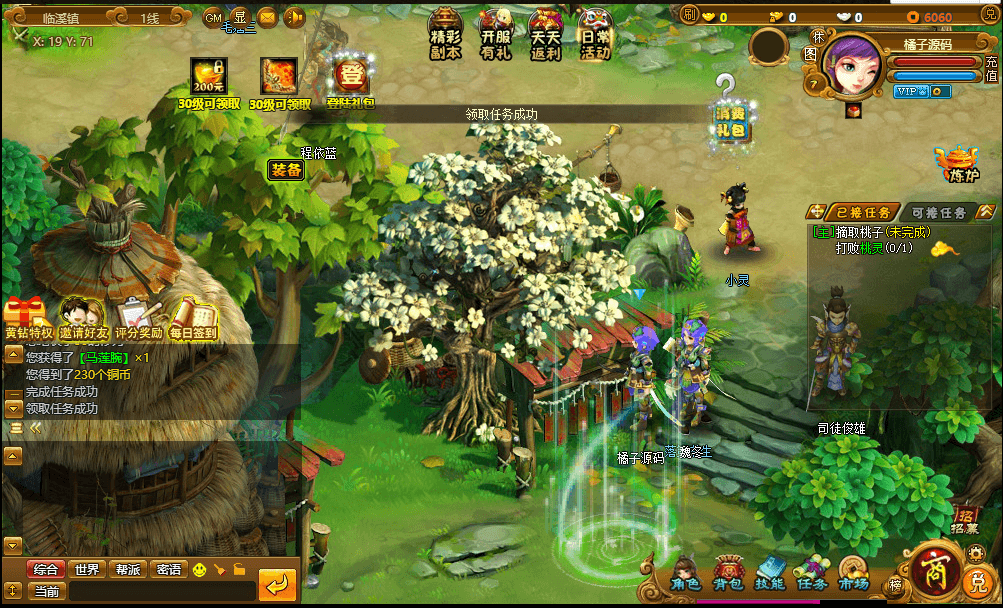This screenshot has height=608, width=1003.
Task: Switch chat to the 帮派 guild channel
Action: point(128,569)
